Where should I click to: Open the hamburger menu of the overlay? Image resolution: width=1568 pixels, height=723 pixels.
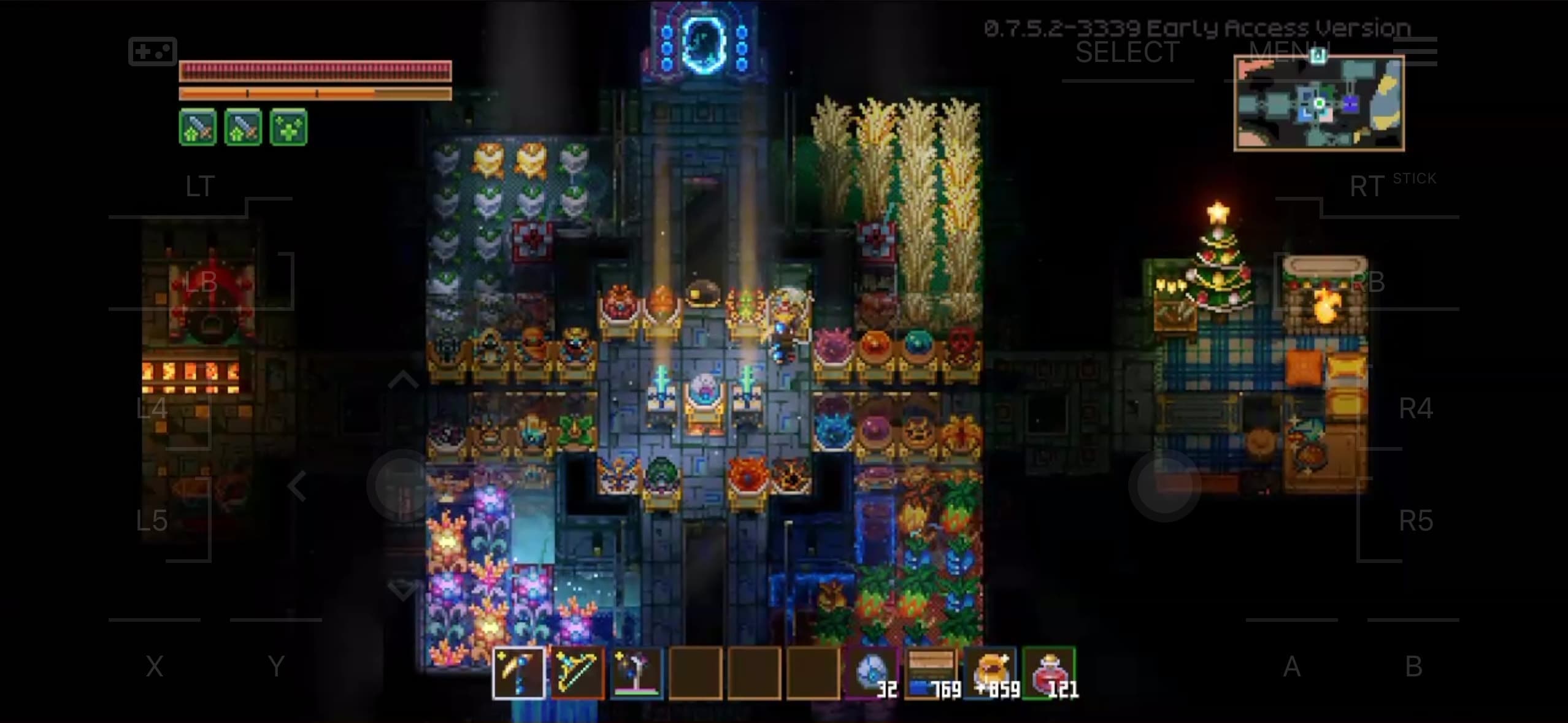pos(1416,50)
